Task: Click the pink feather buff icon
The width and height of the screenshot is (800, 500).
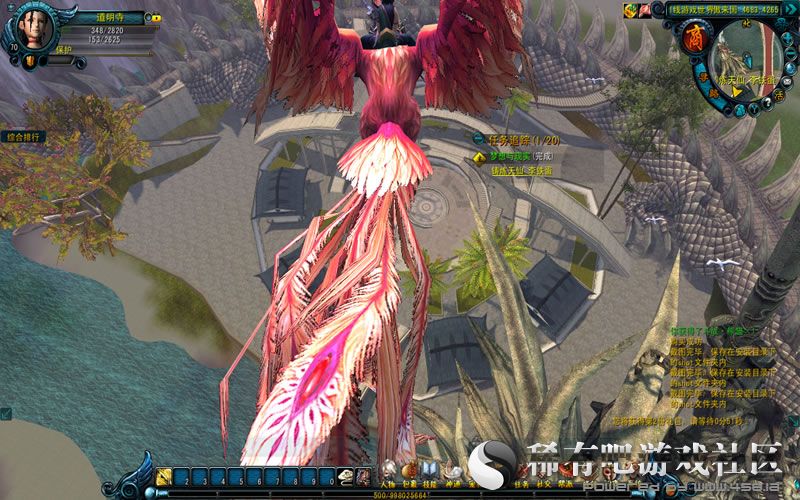Action: pos(645,10)
